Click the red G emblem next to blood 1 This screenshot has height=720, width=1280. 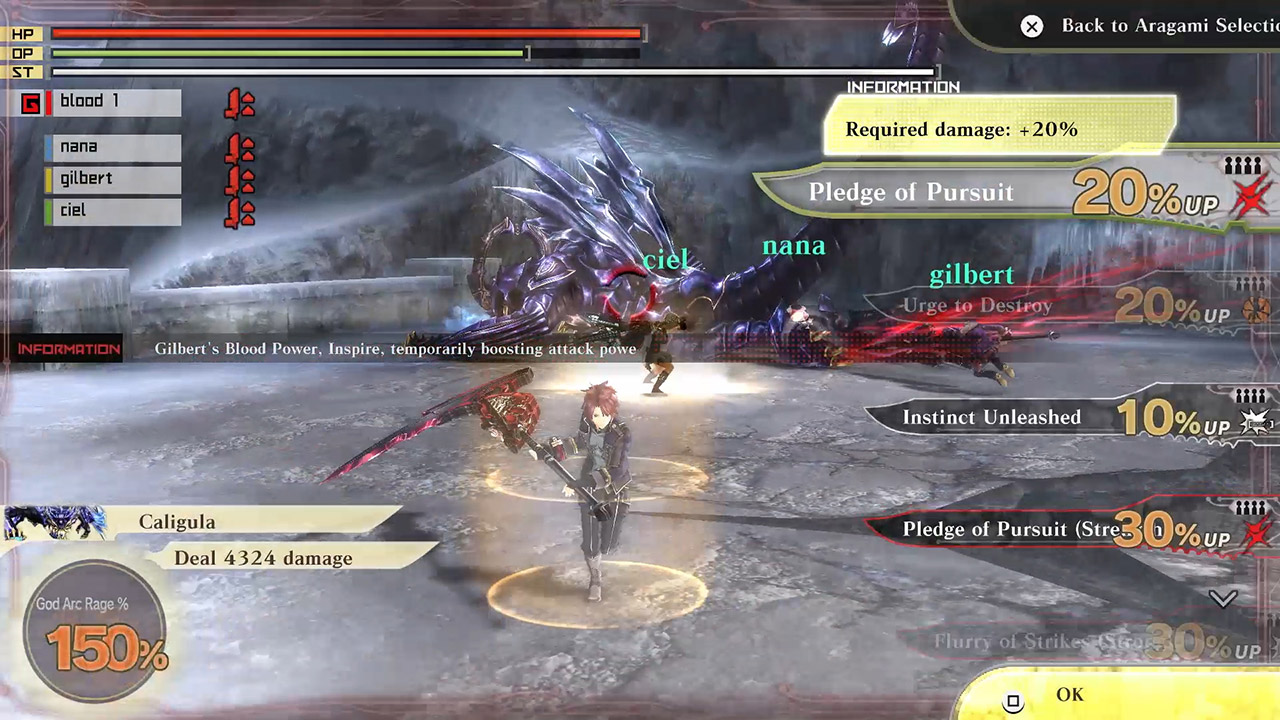[x=30, y=104]
